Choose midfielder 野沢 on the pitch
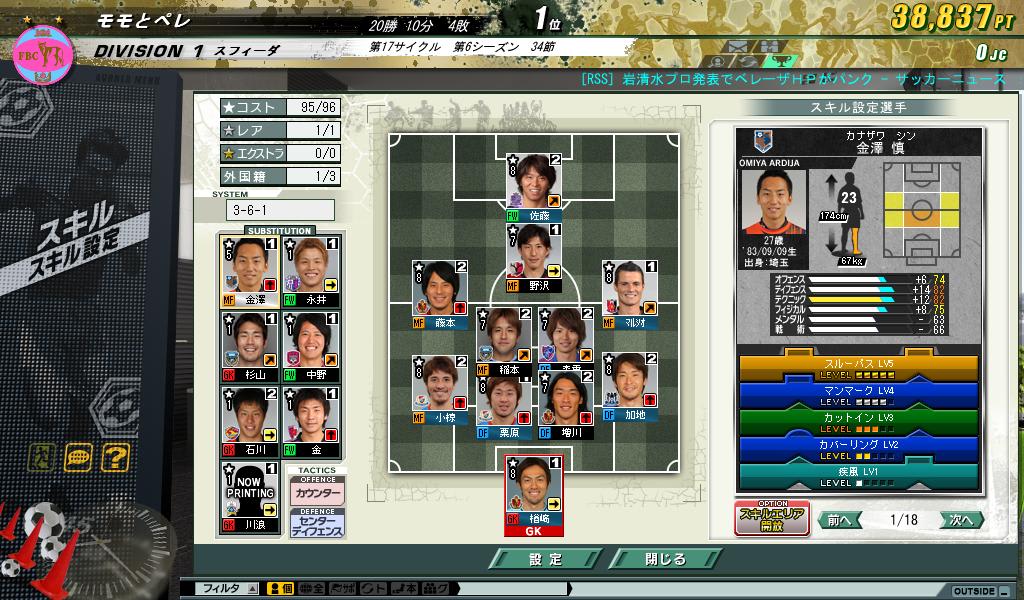 pyautogui.click(x=533, y=258)
